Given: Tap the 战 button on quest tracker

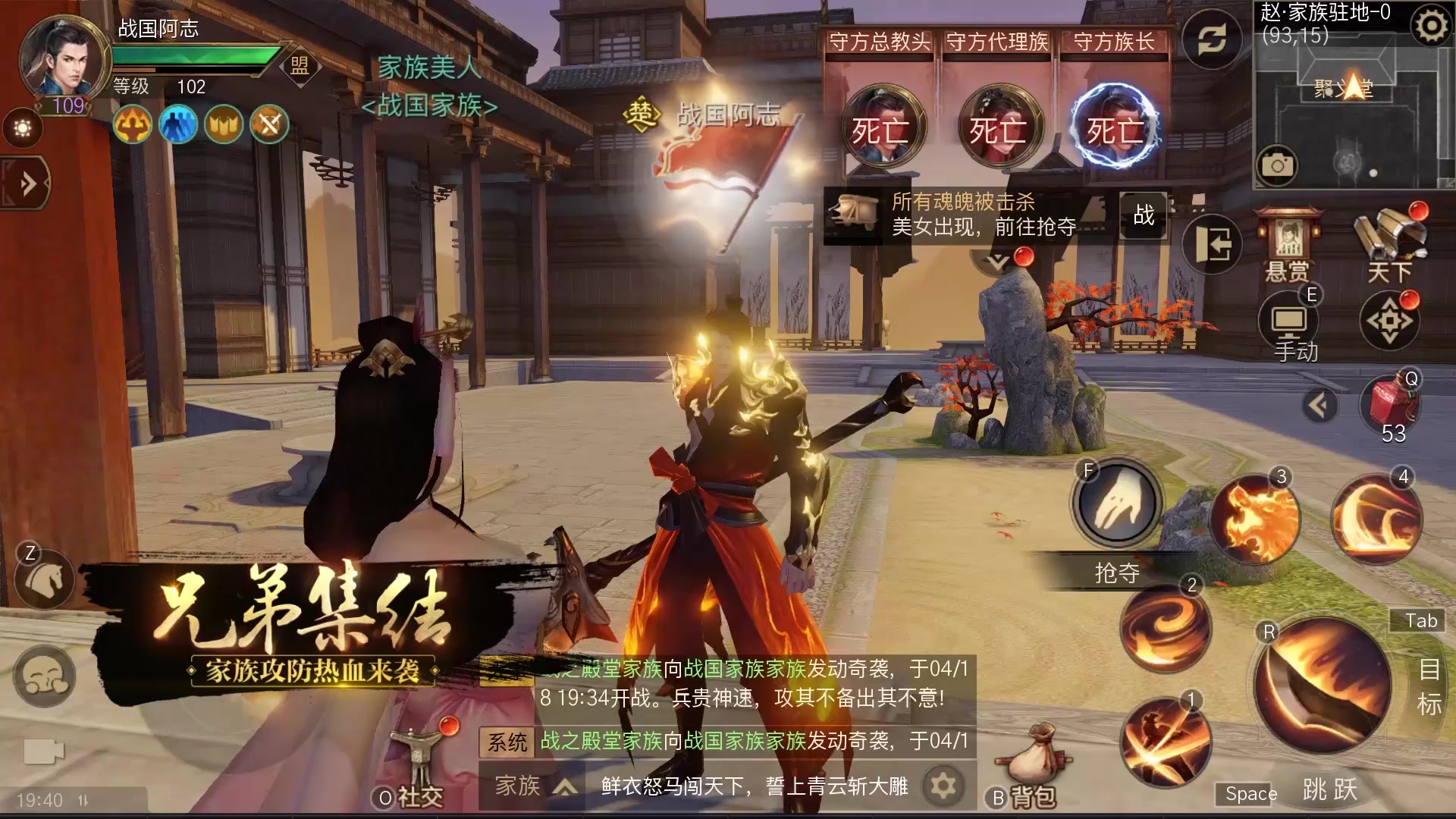Looking at the screenshot, I should point(1144,215).
